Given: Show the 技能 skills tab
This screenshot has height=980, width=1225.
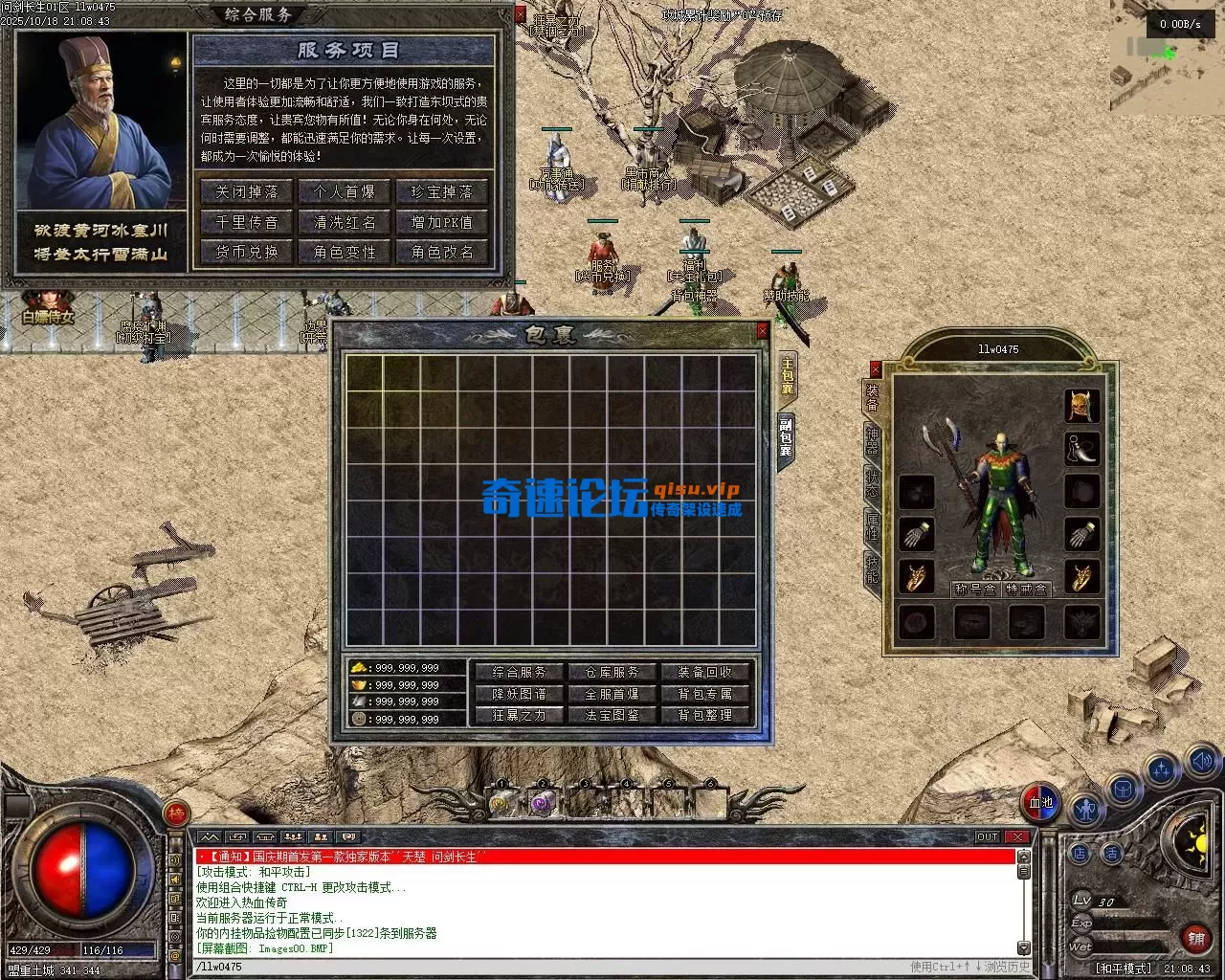Looking at the screenshot, I should point(872,568).
